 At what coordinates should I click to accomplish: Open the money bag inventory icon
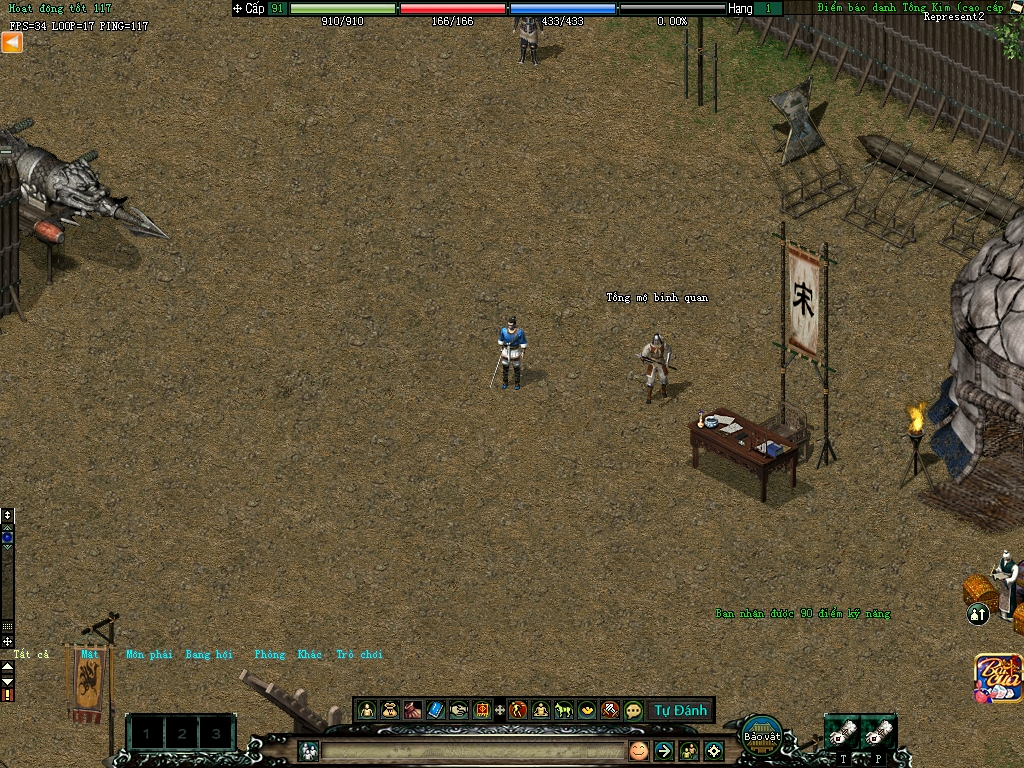[x=390, y=710]
